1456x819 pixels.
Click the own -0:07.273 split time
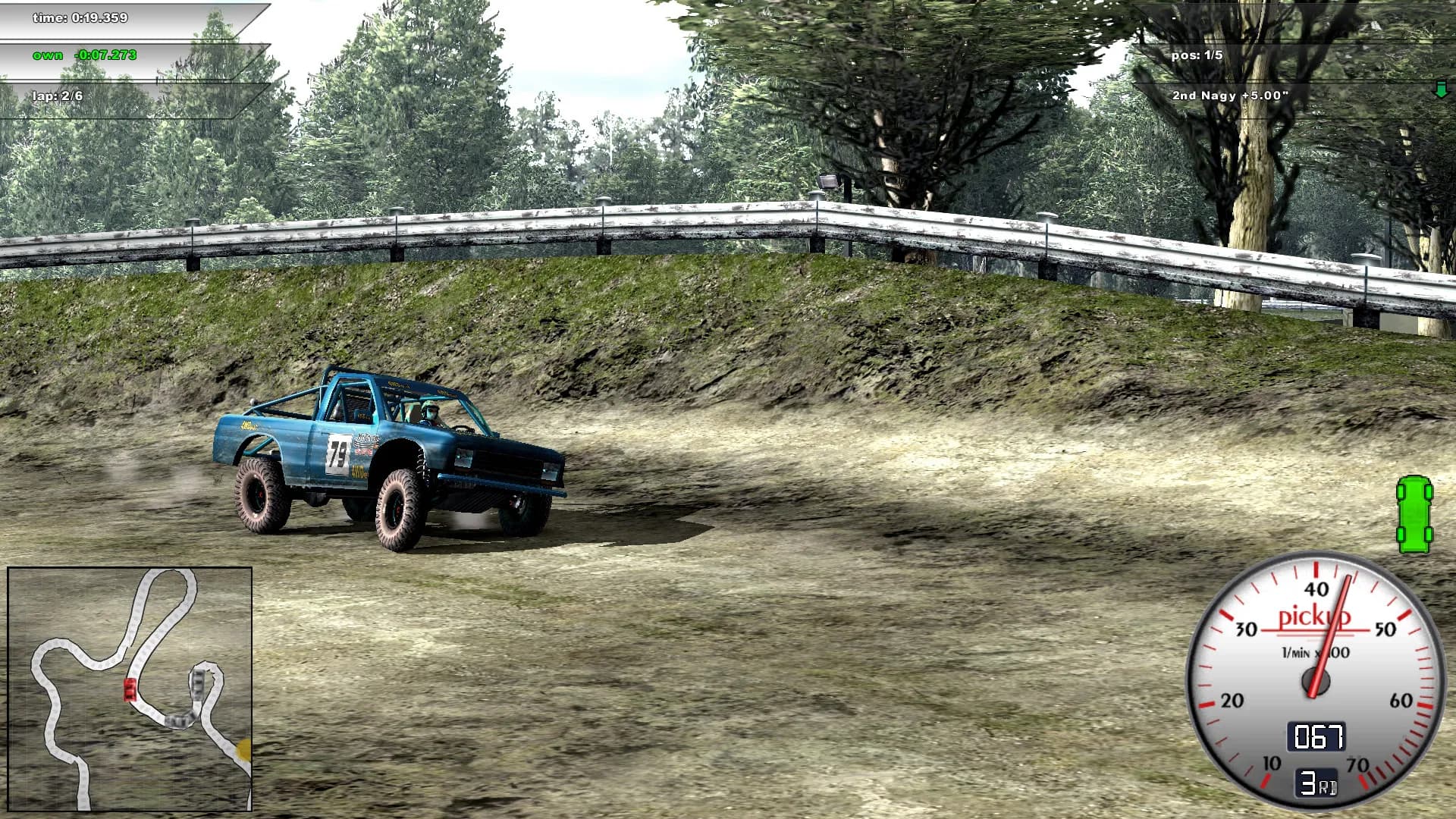click(x=83, y=55)
